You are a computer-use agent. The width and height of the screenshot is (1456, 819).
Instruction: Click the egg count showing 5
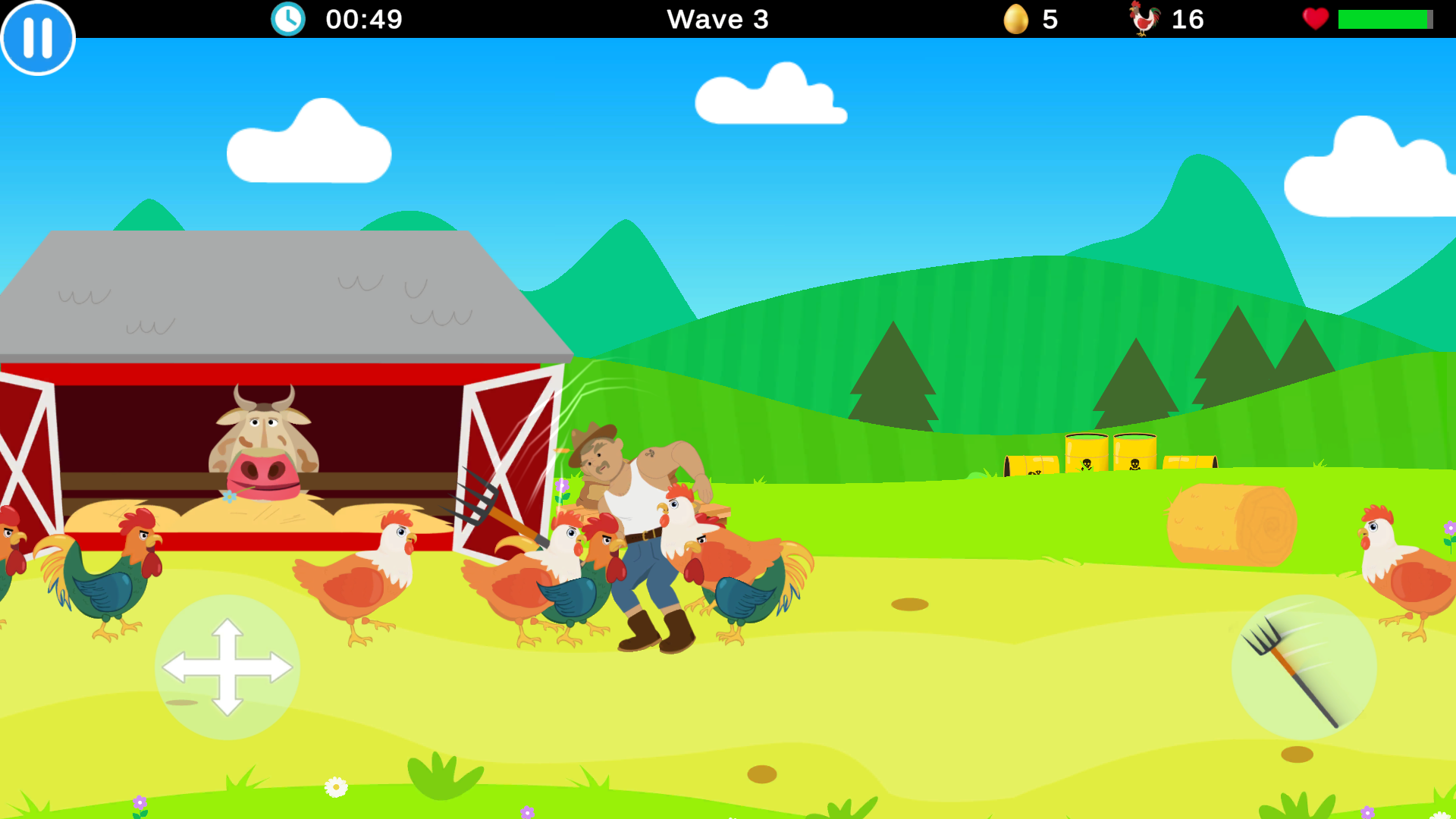[x=1051, y=19]
